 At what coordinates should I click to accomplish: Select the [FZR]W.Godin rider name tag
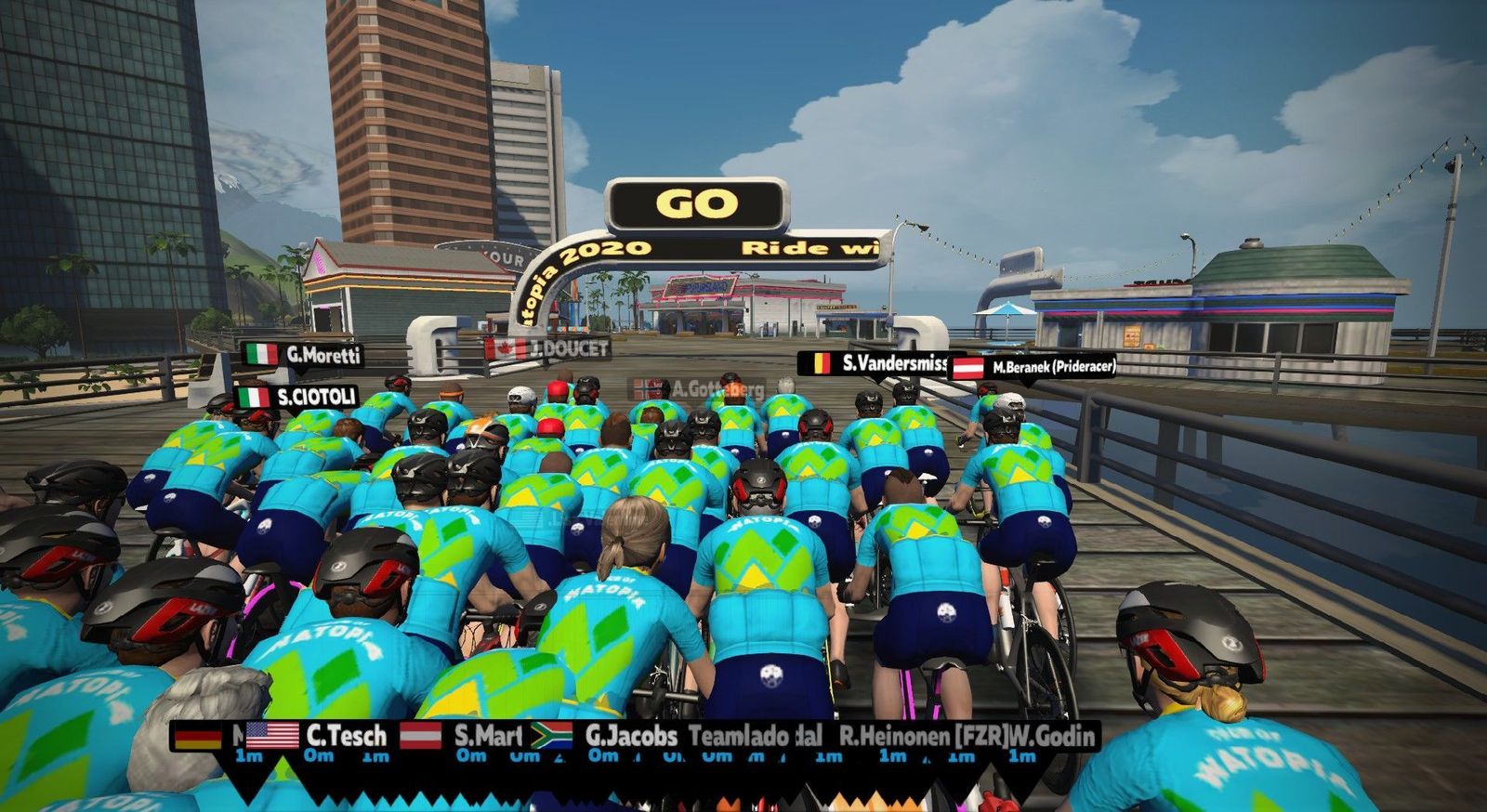tap(1028, 736)
